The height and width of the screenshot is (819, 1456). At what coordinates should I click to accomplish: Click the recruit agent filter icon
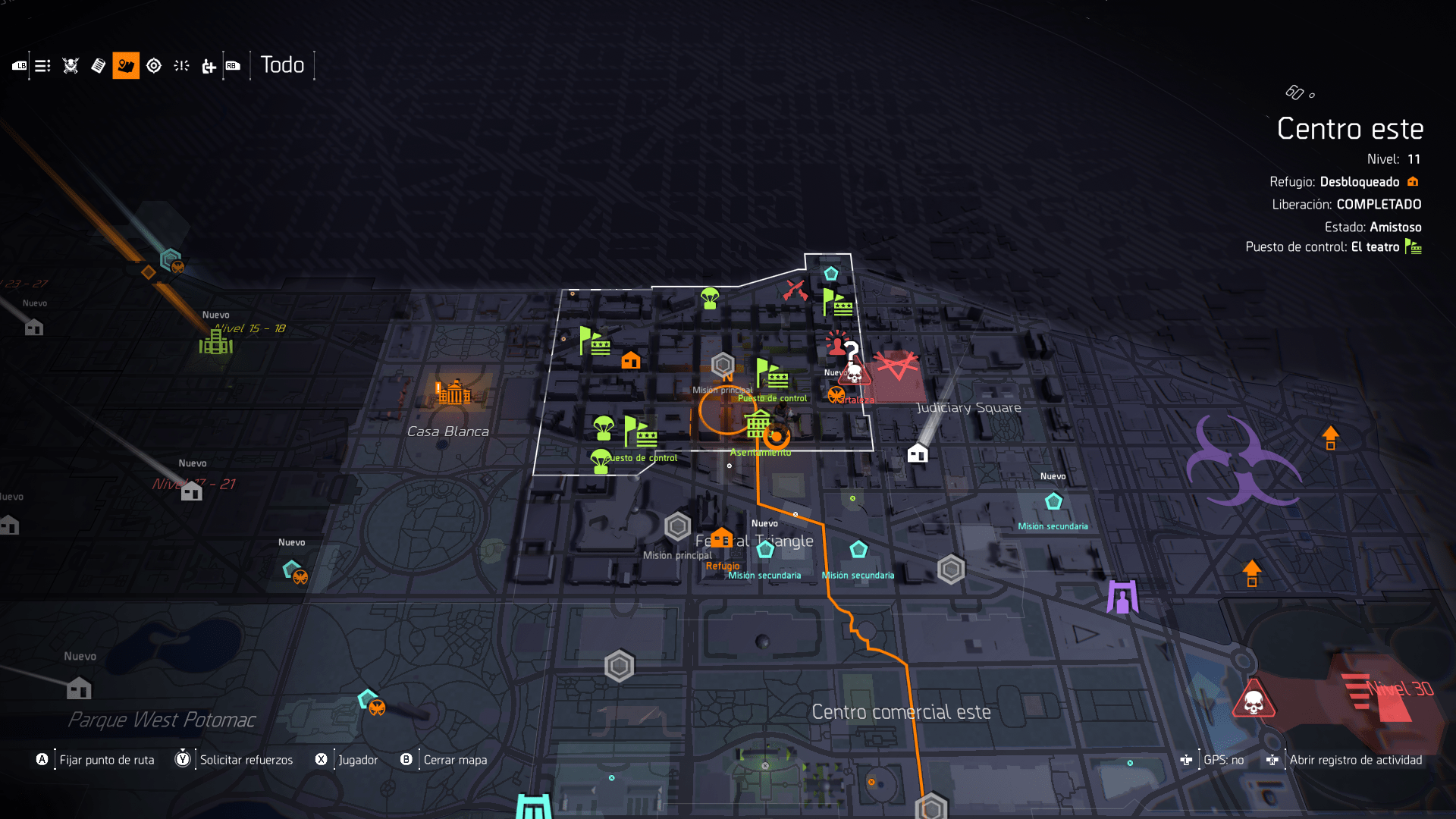tap(208, 66)
